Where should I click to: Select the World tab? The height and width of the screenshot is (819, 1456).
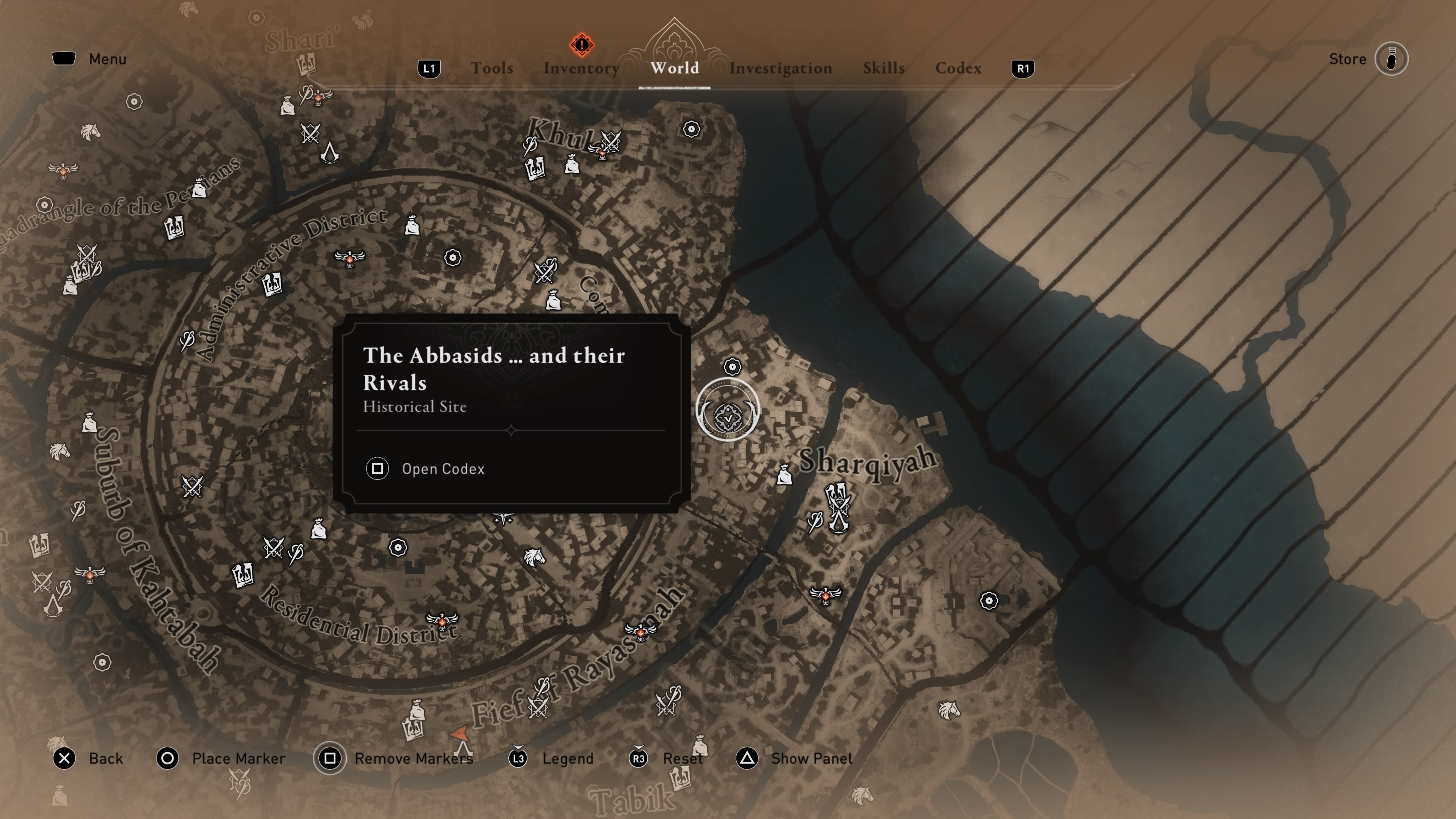[x=674, y=68]
